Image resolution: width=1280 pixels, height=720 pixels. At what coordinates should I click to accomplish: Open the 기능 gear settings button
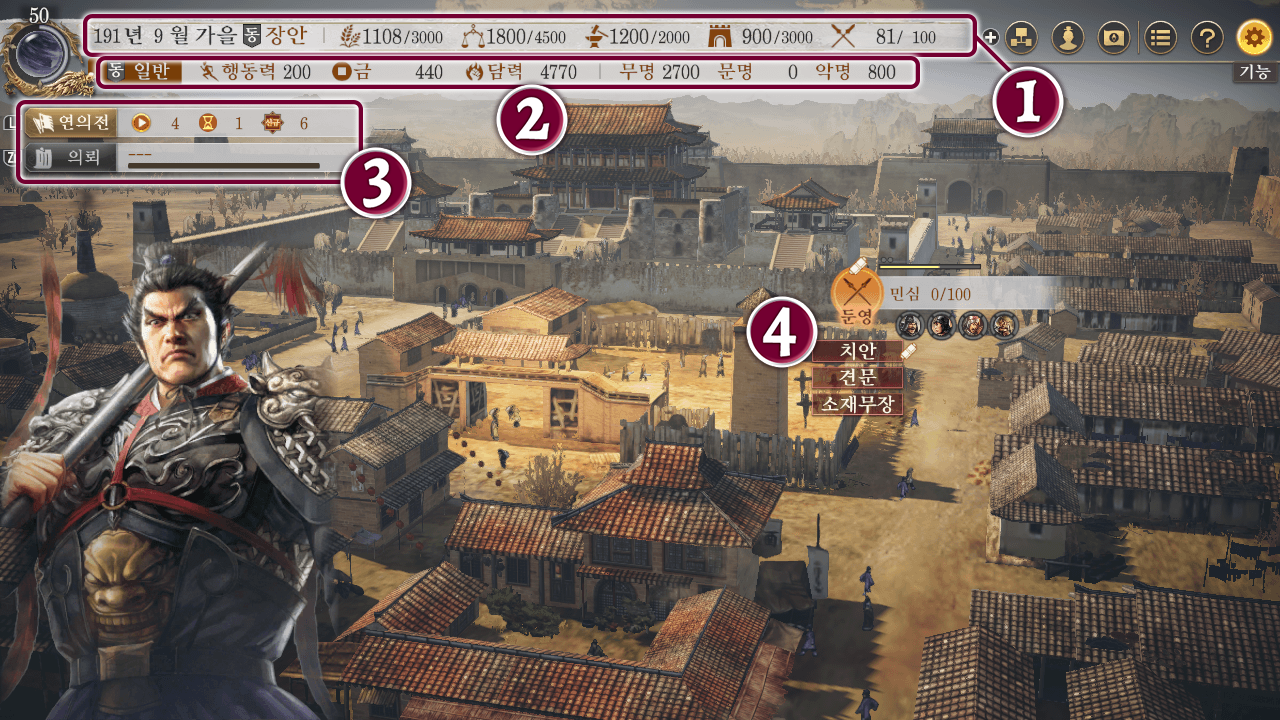1254,38
